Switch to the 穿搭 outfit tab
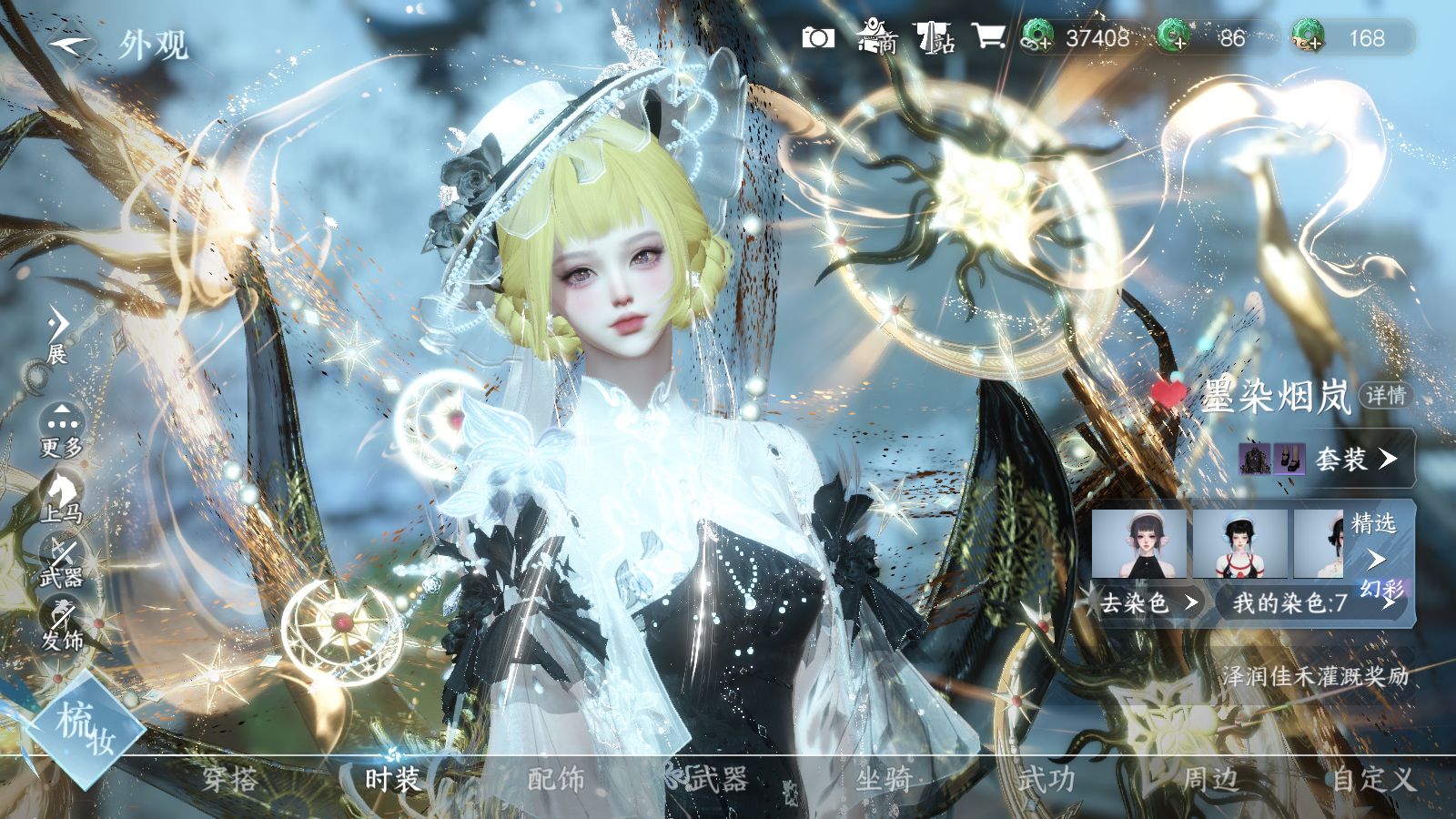This screenshot has height=819, width=1456. pyautogui.click(x=229, y=780)
